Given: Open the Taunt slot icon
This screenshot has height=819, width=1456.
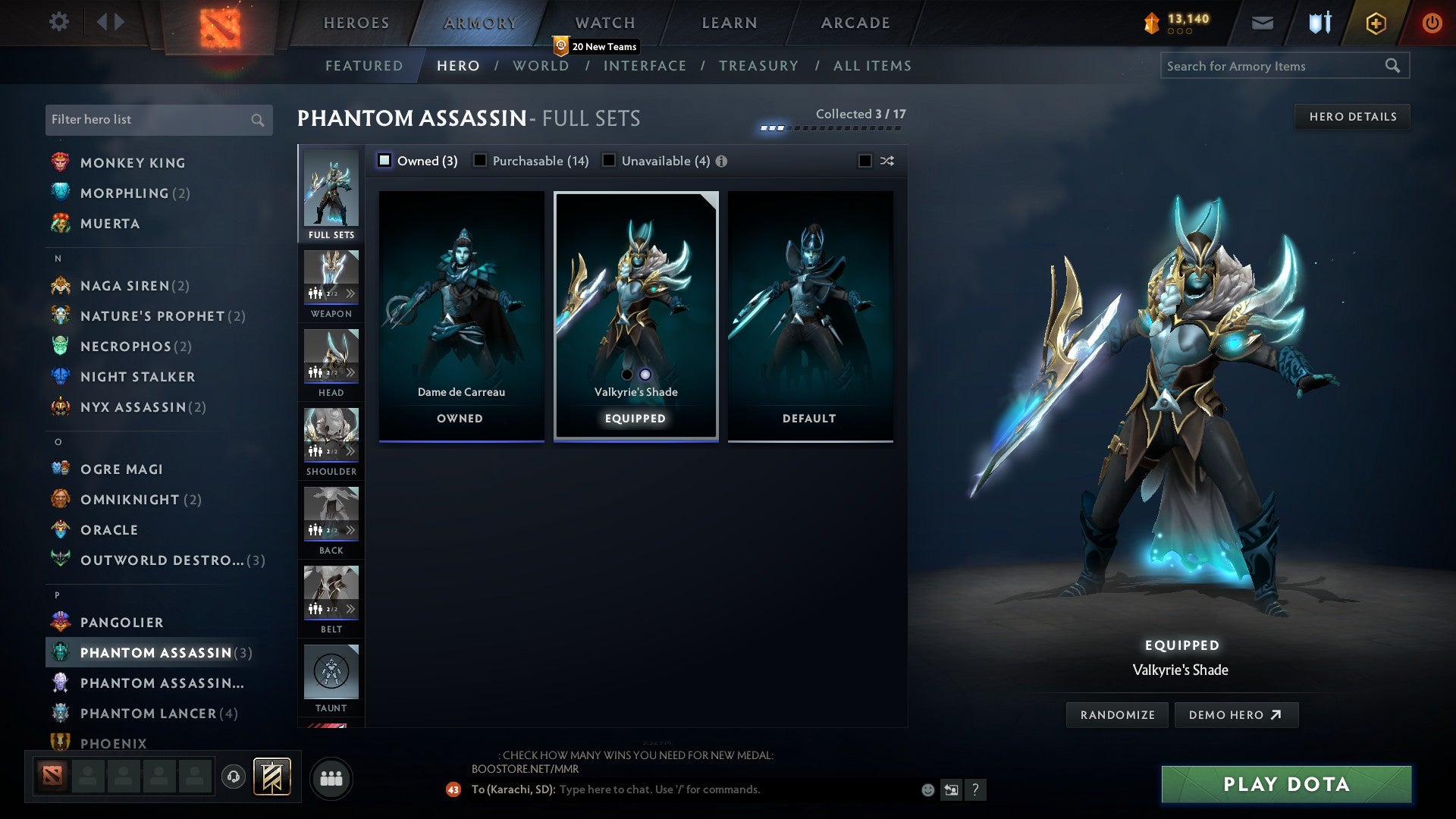Looking at the screenshot, I should tap(331, 671).
